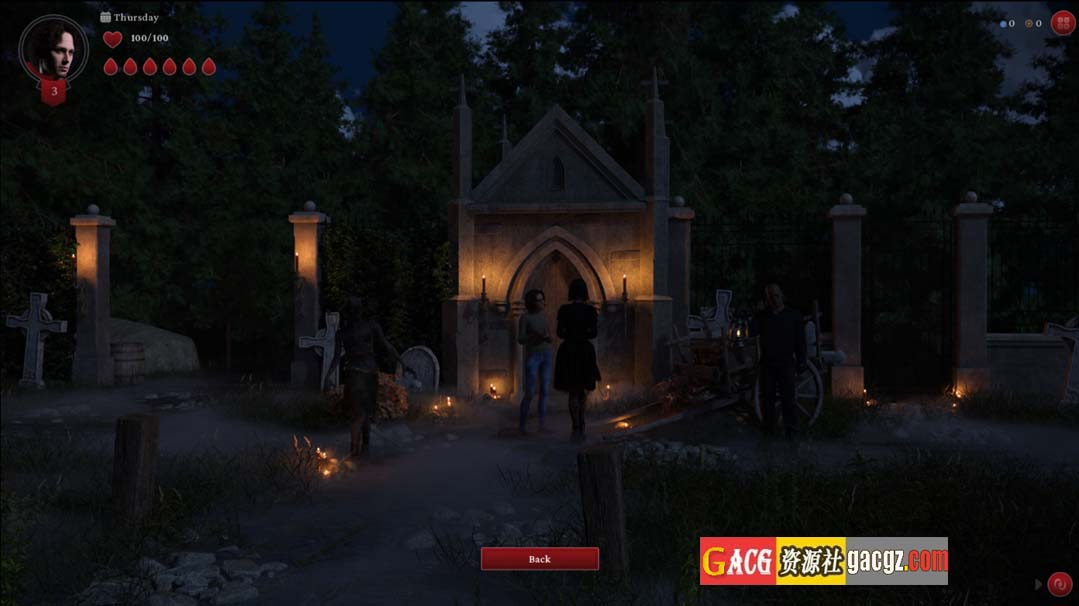
Task: Select the calendar icon beside Thursday
Action: (x=106, y=17)
